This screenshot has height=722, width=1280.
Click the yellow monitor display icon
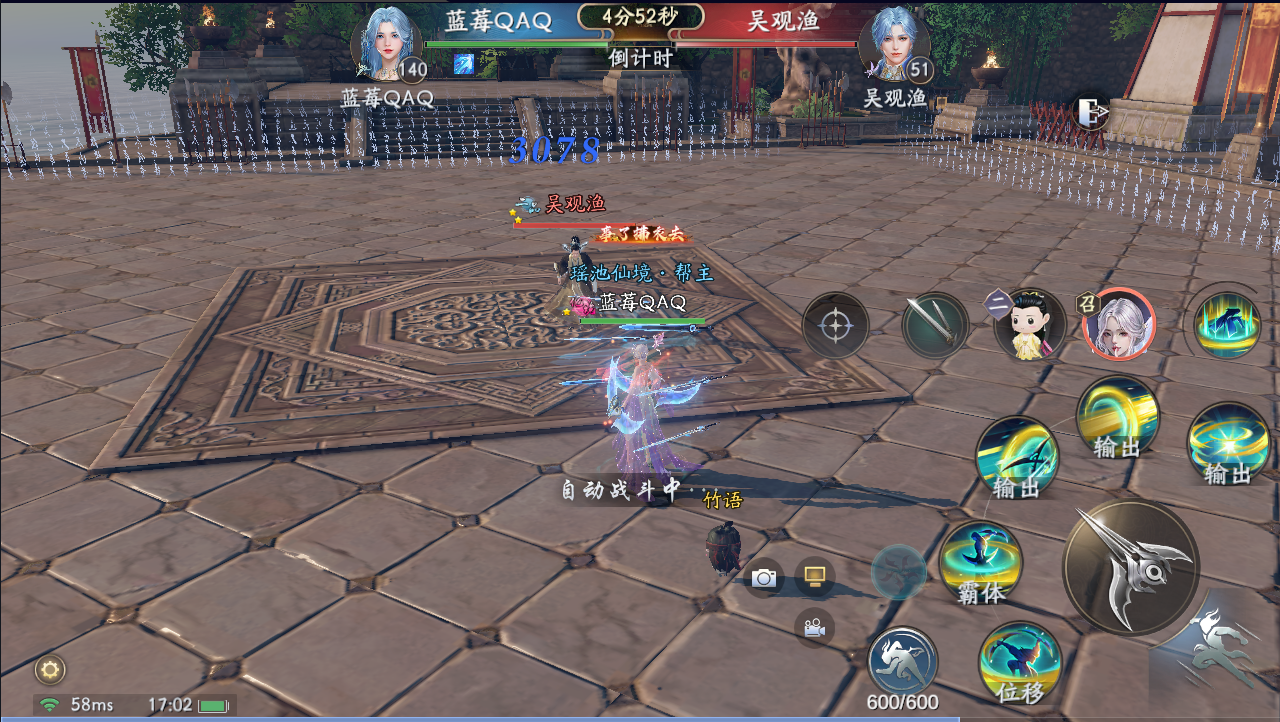pos(814,576)
